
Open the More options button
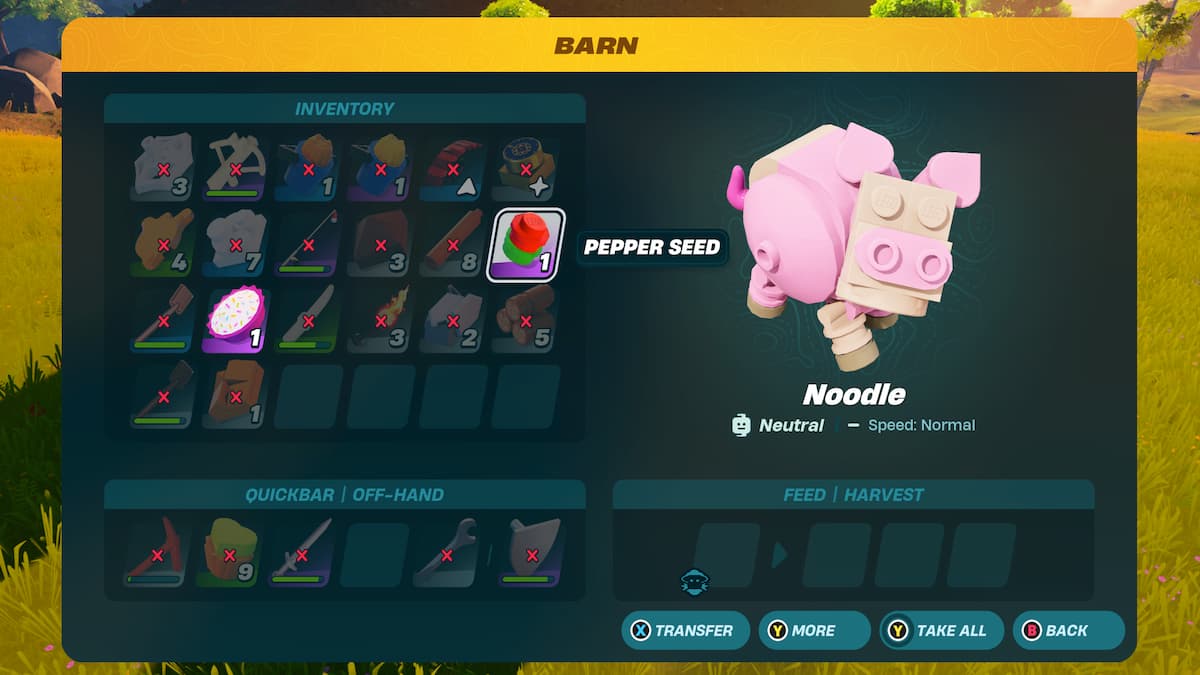point(813,631)
